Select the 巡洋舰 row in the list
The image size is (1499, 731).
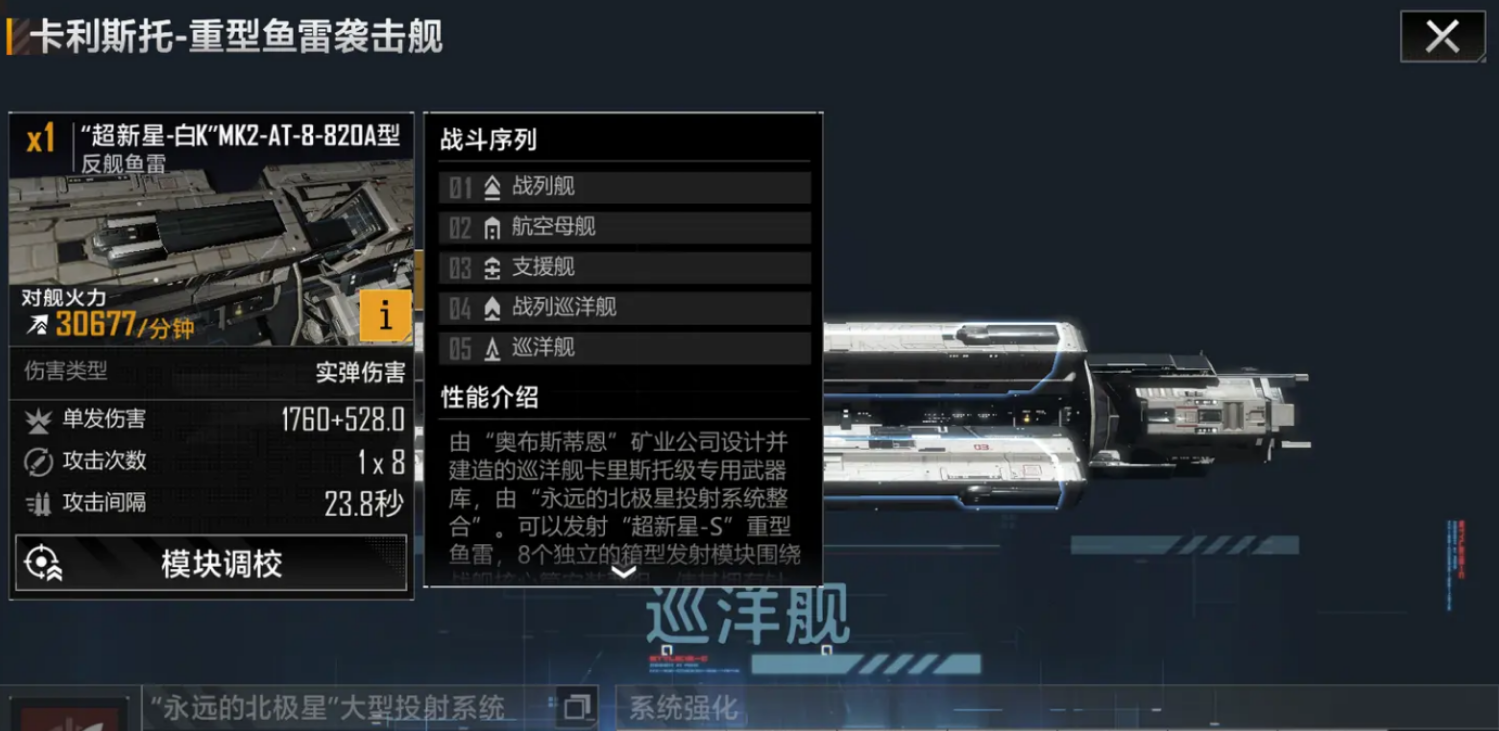[624, 348]
